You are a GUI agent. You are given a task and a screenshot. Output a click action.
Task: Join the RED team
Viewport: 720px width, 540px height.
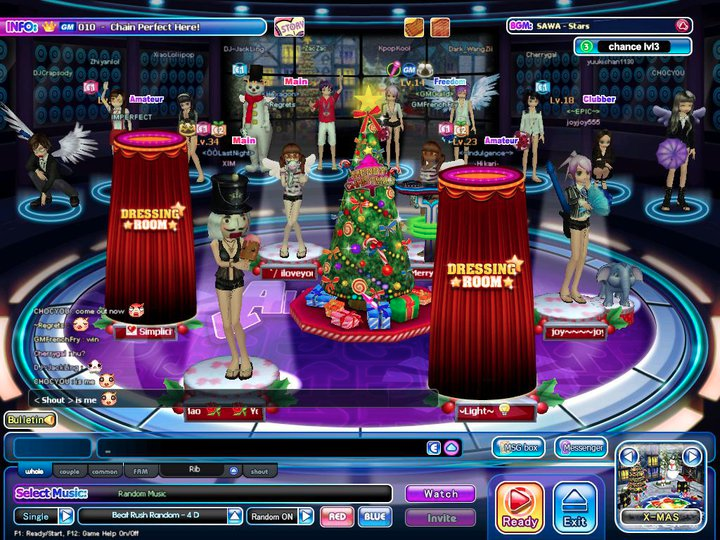(337, 516)
